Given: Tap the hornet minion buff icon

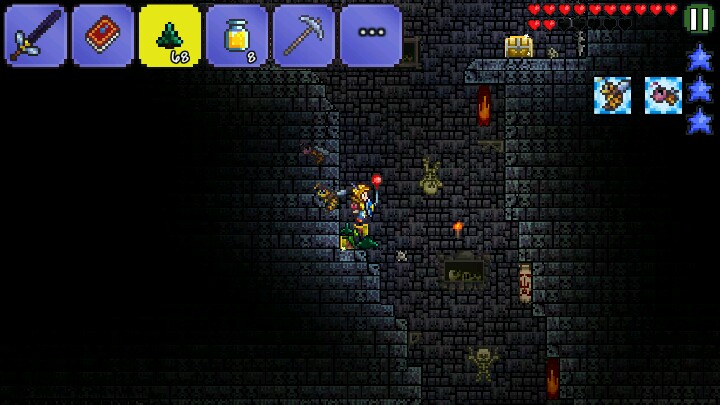Looking at the screenshot, I should [x=612, y=95].
